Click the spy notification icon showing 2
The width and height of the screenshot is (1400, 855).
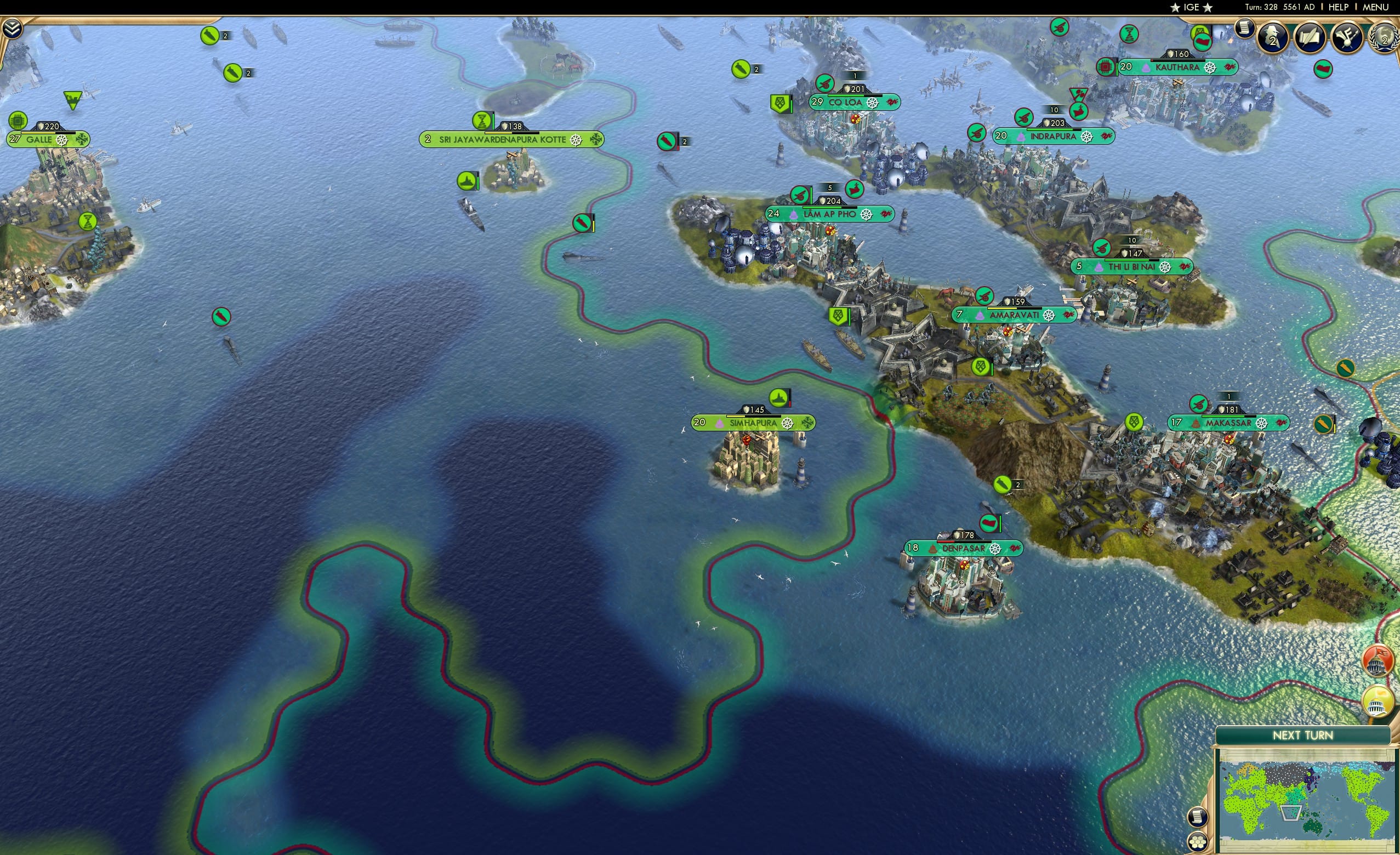1274,37
